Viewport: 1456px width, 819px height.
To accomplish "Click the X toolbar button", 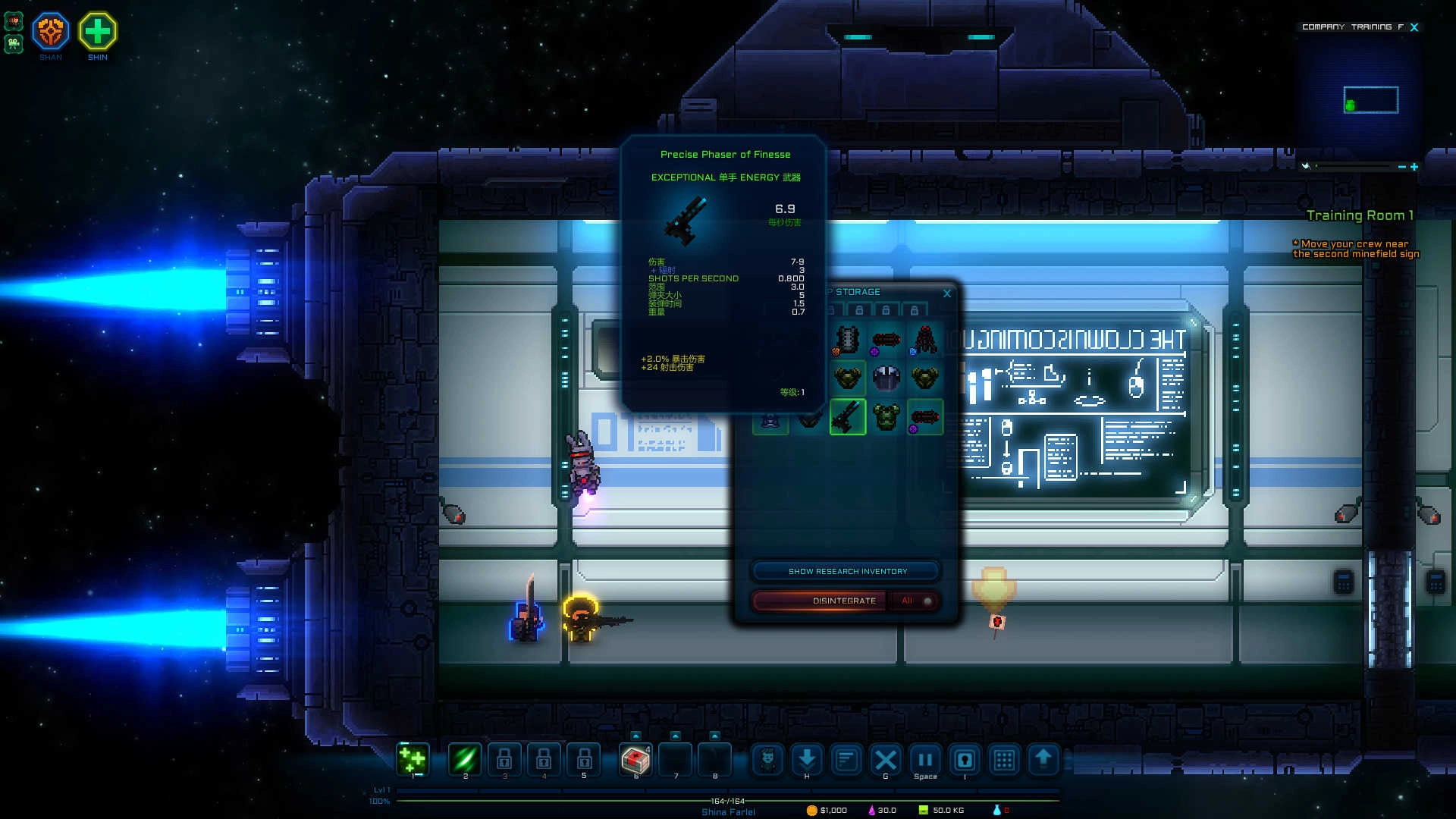I will point(886,758).
